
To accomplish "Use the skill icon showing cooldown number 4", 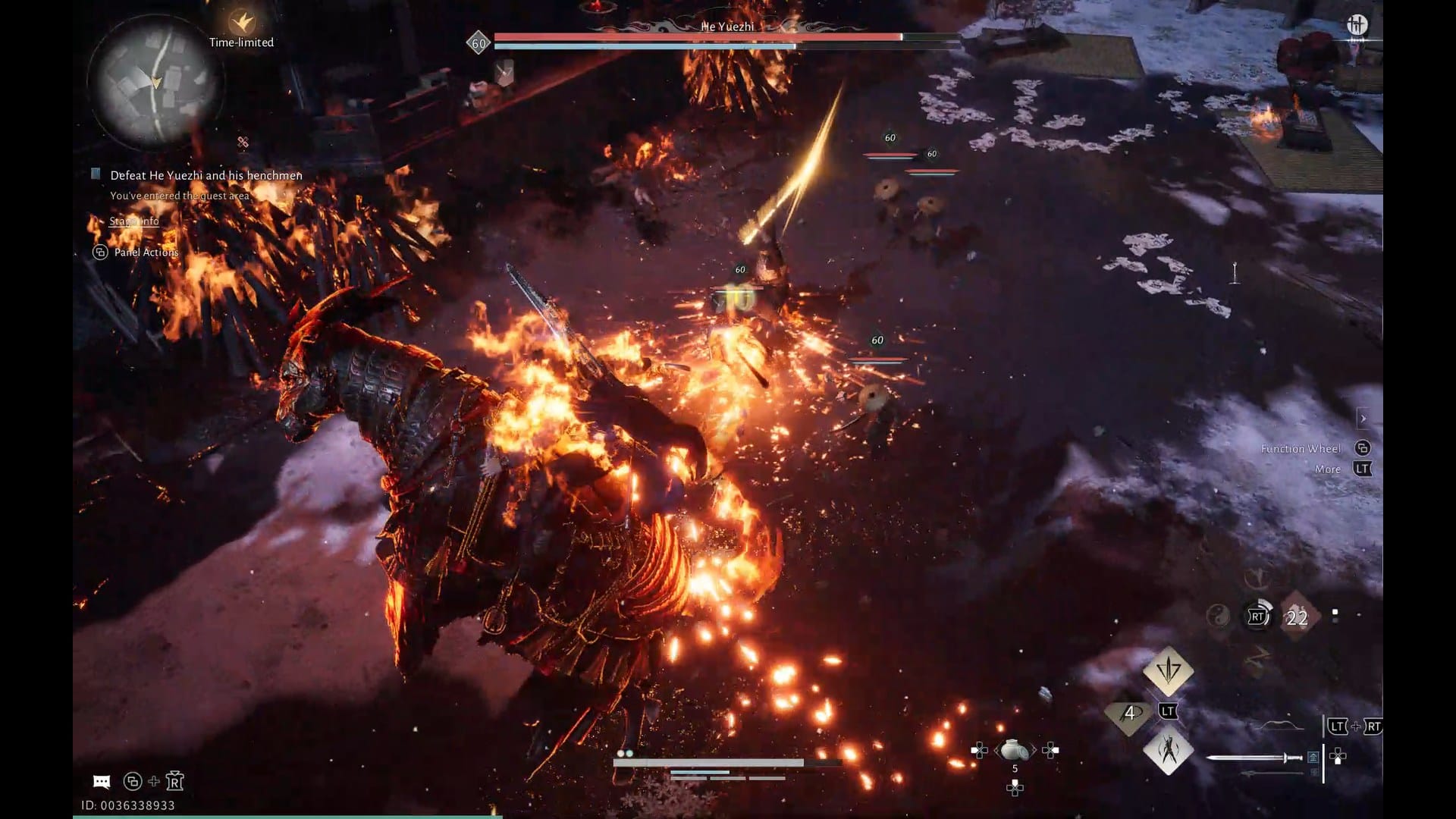I will pos(1129,714).
